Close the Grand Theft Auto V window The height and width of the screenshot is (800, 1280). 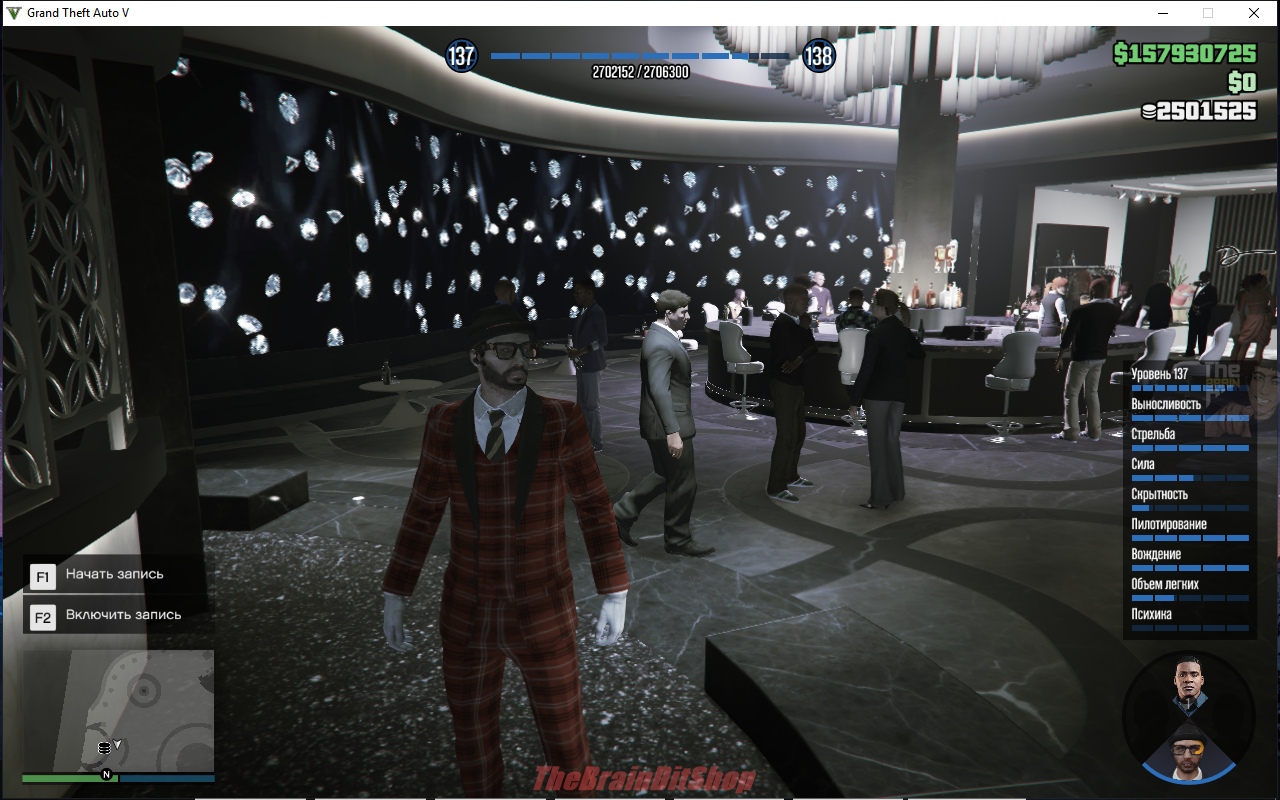pos(1253,13)
